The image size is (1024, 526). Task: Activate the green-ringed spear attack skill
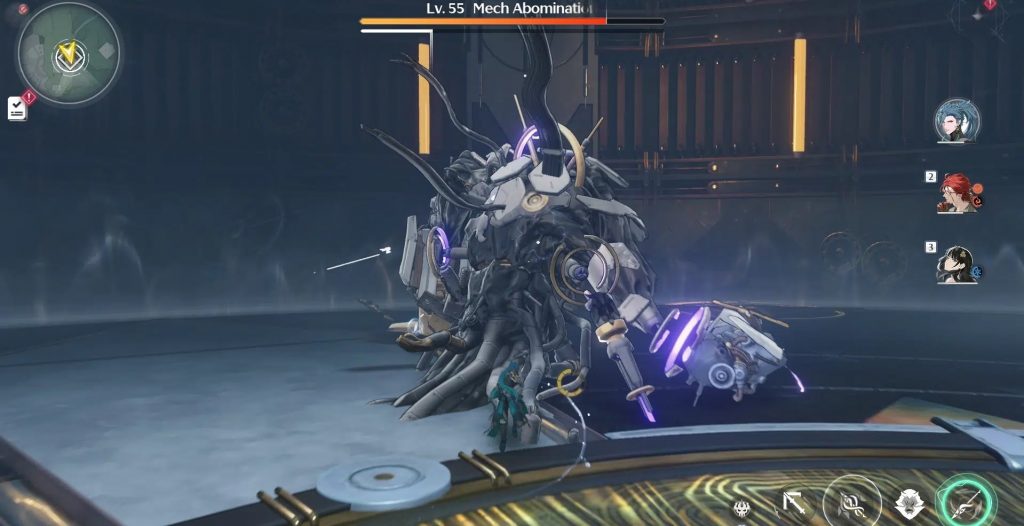point(964,503)
